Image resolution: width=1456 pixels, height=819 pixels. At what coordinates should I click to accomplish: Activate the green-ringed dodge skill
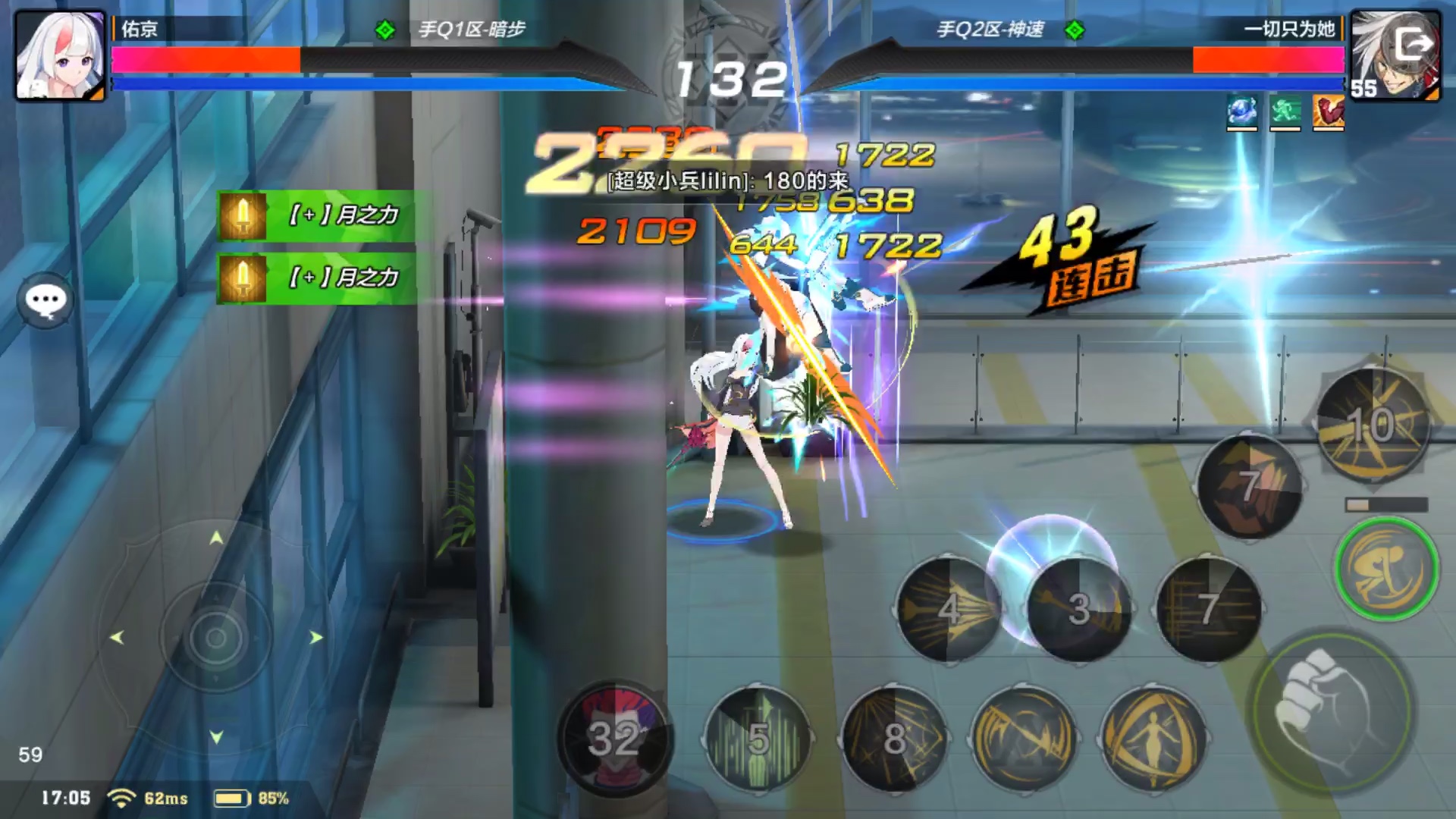1386,569
